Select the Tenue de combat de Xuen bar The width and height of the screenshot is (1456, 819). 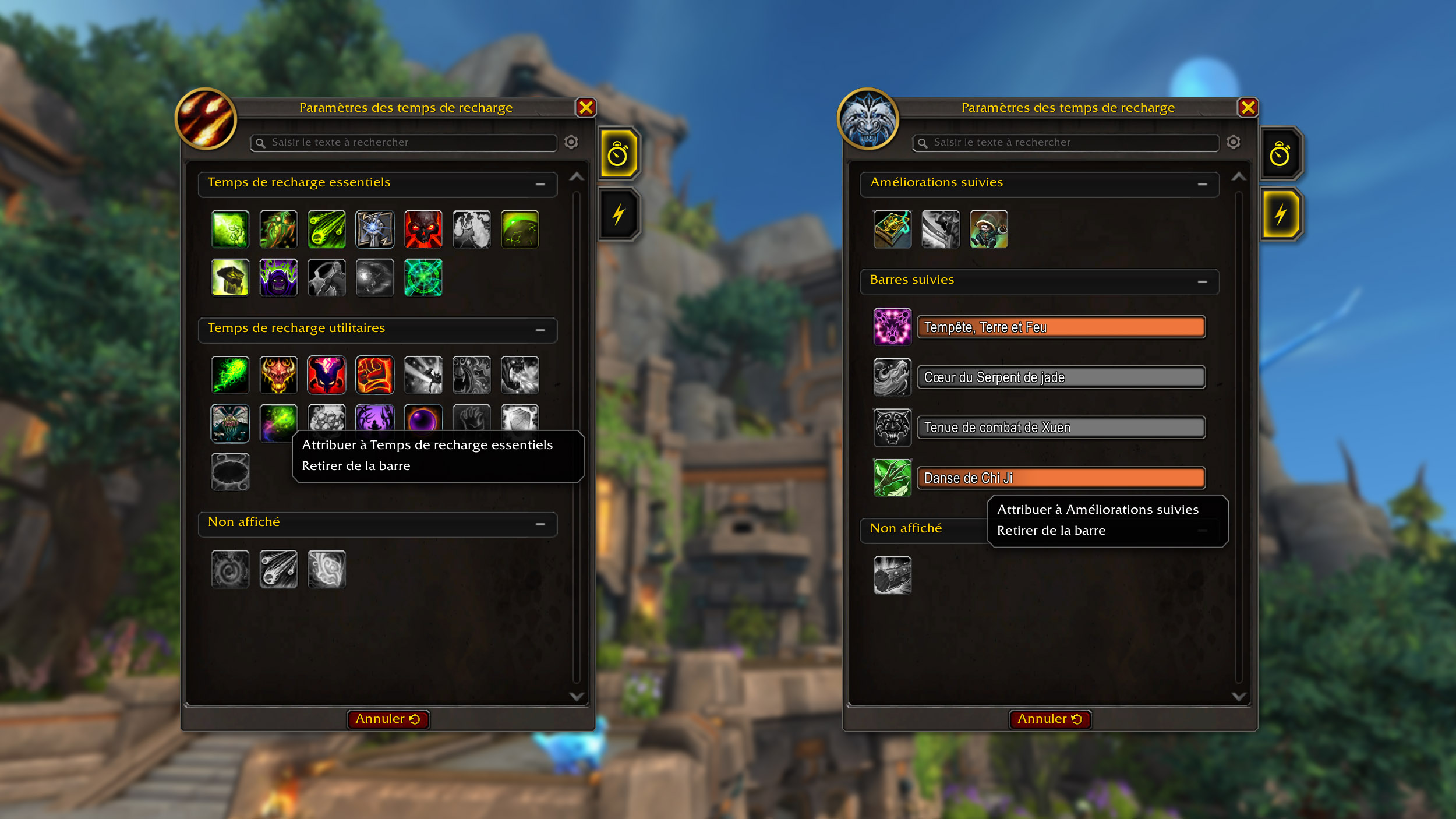pyautogui.click(x=1061, y=428)
